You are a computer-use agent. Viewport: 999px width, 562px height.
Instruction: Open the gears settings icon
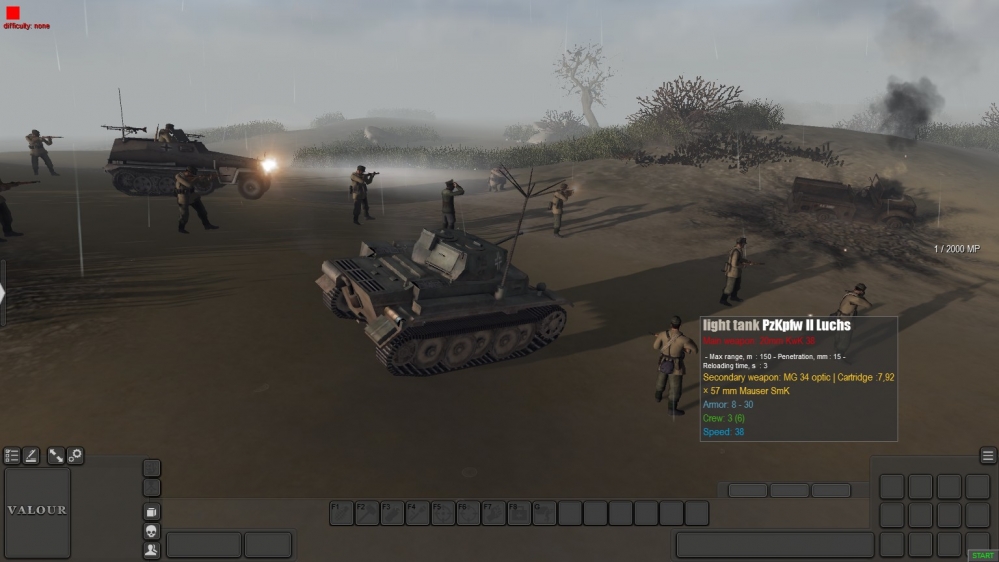click(75, 456)
